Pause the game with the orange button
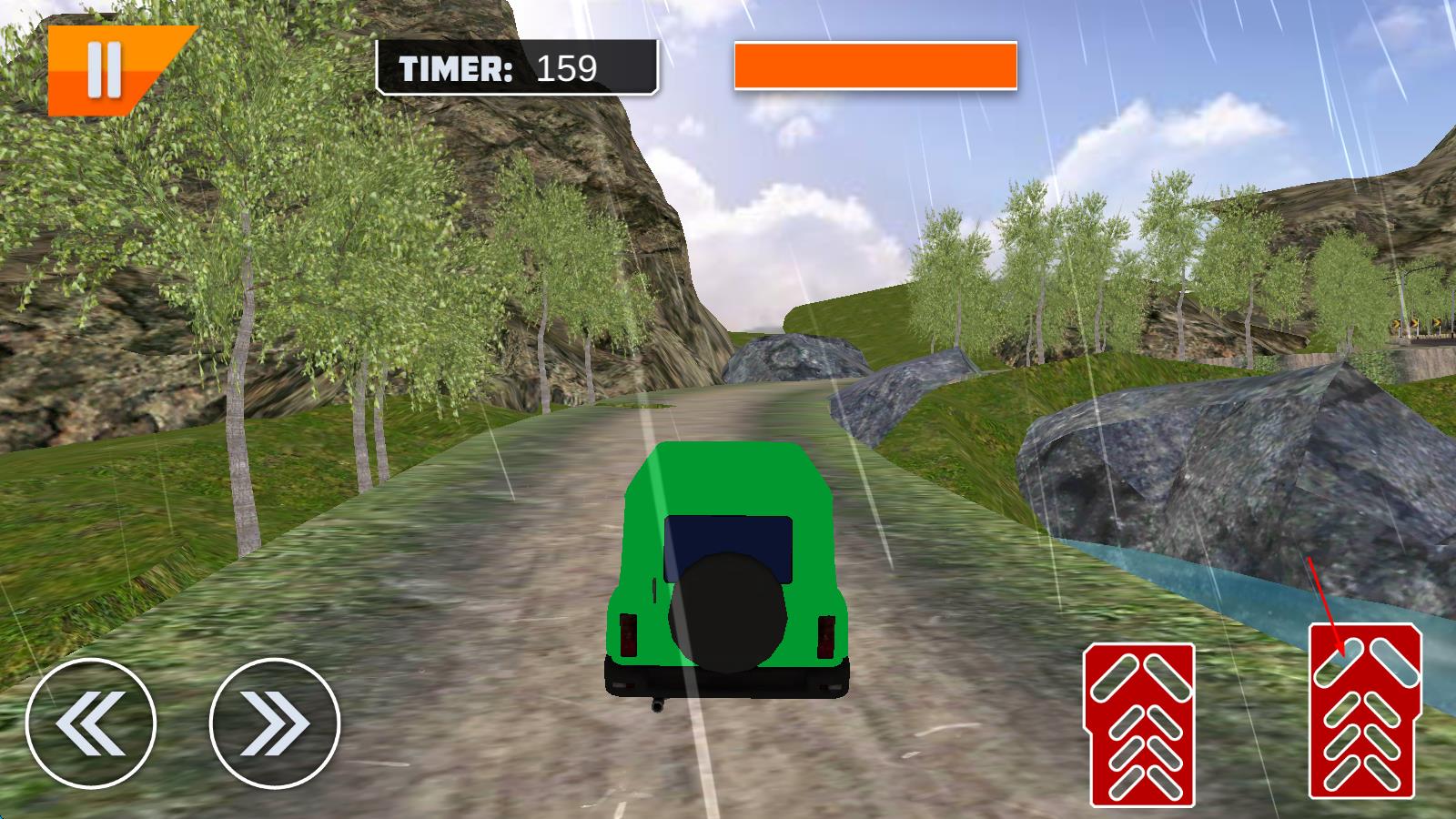Viewport: 1456px width, 819px height. click(105, 72)
